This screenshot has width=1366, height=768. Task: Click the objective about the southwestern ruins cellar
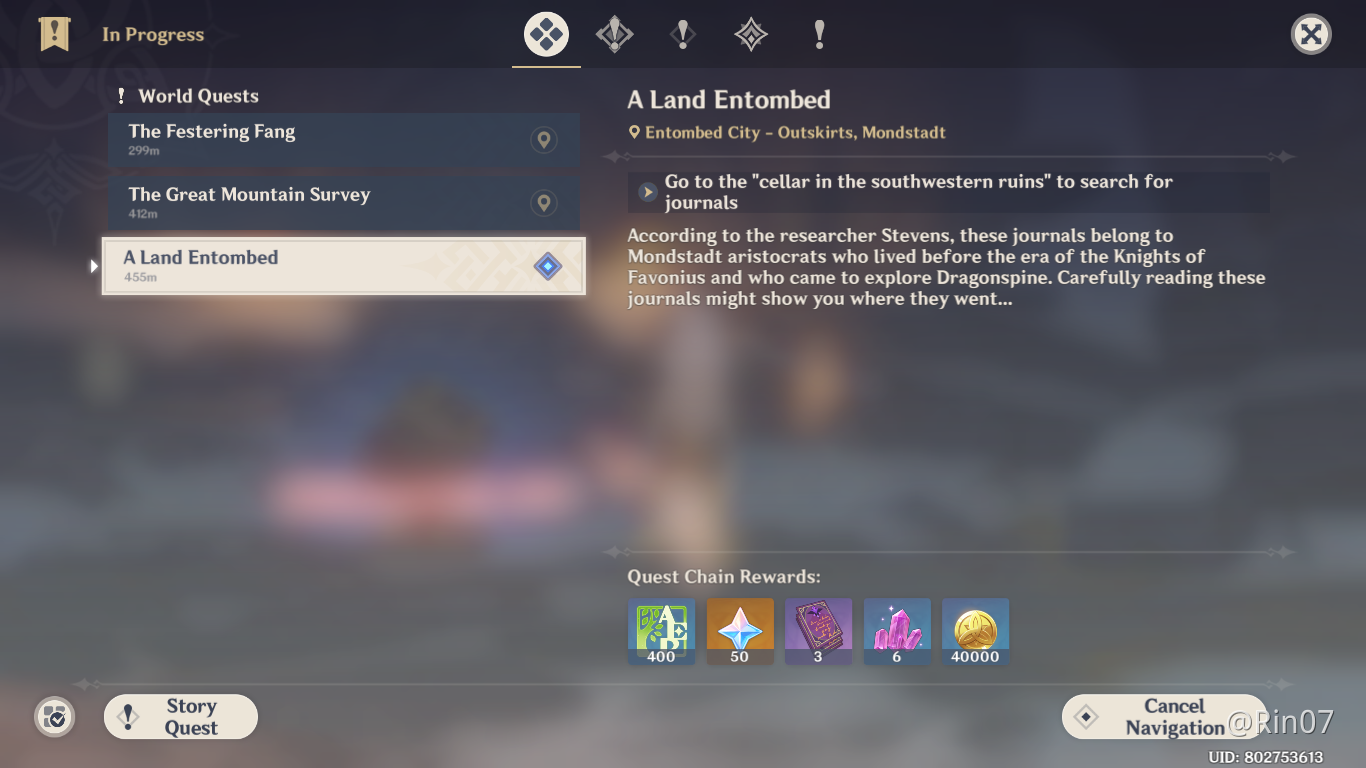[x=945, y=193]
